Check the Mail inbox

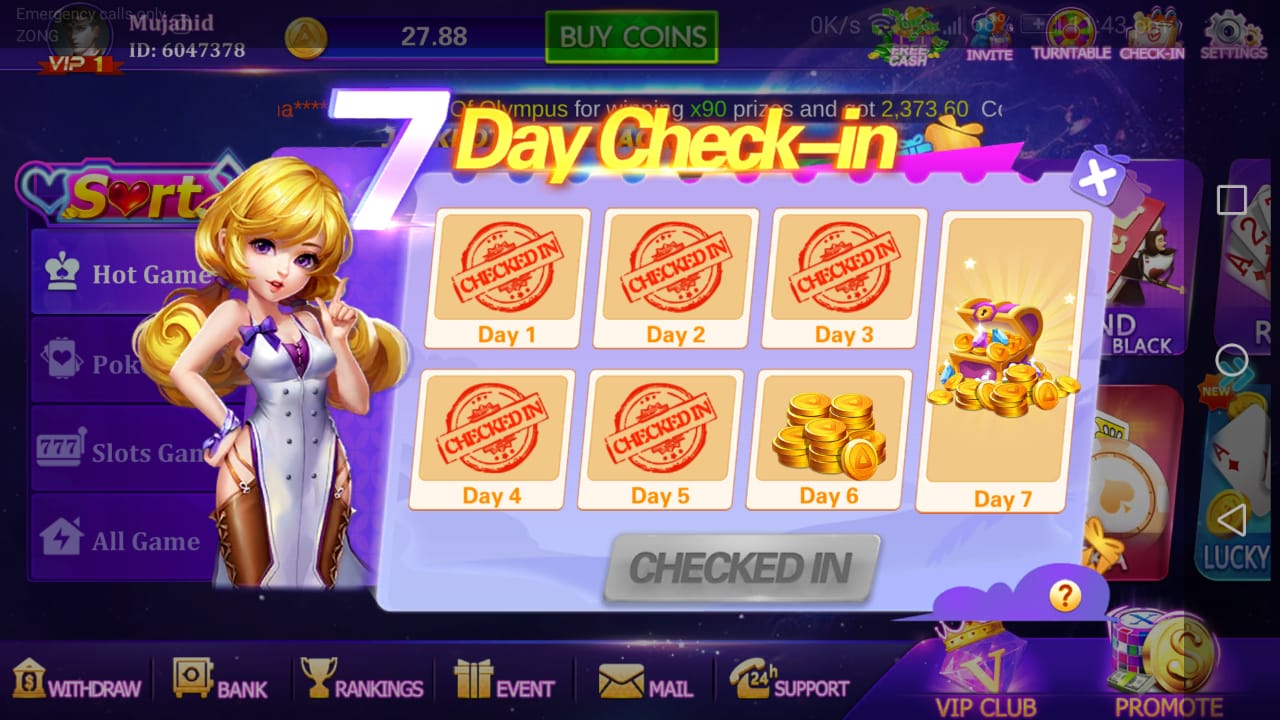pos(646,680)
